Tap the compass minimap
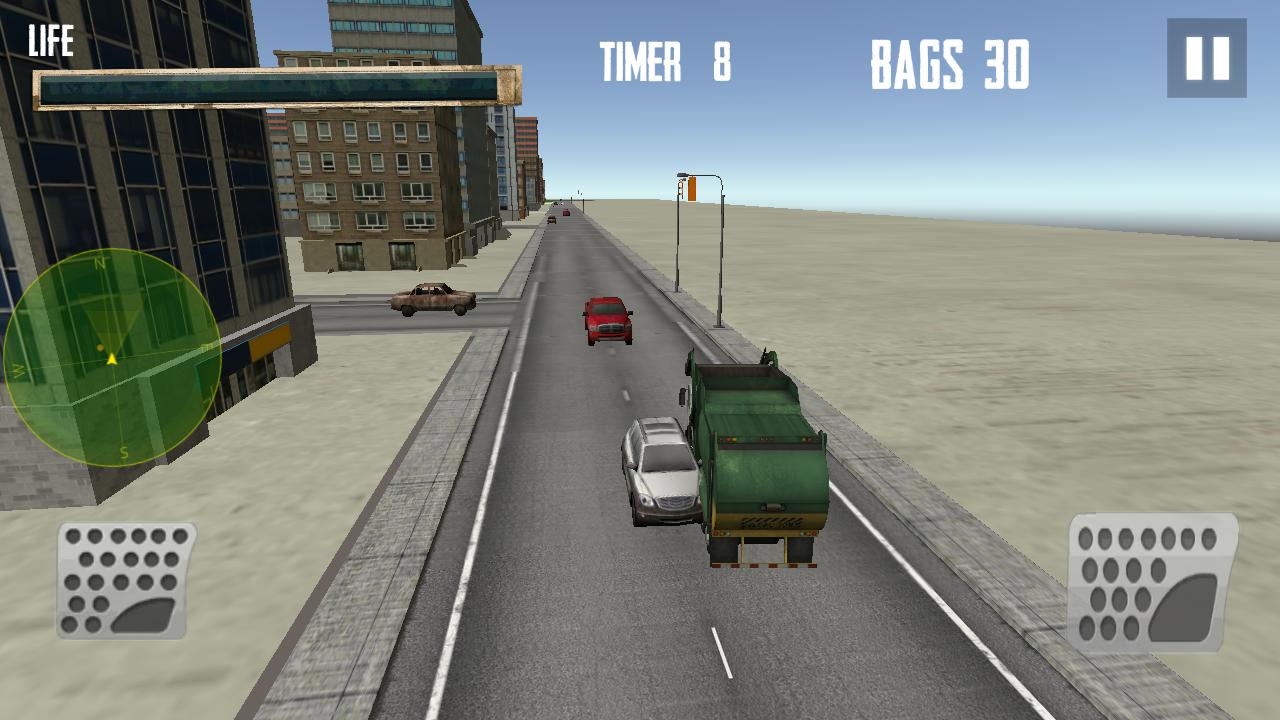This screenshot has width=1280, height=720. click(x=110, y=360)
